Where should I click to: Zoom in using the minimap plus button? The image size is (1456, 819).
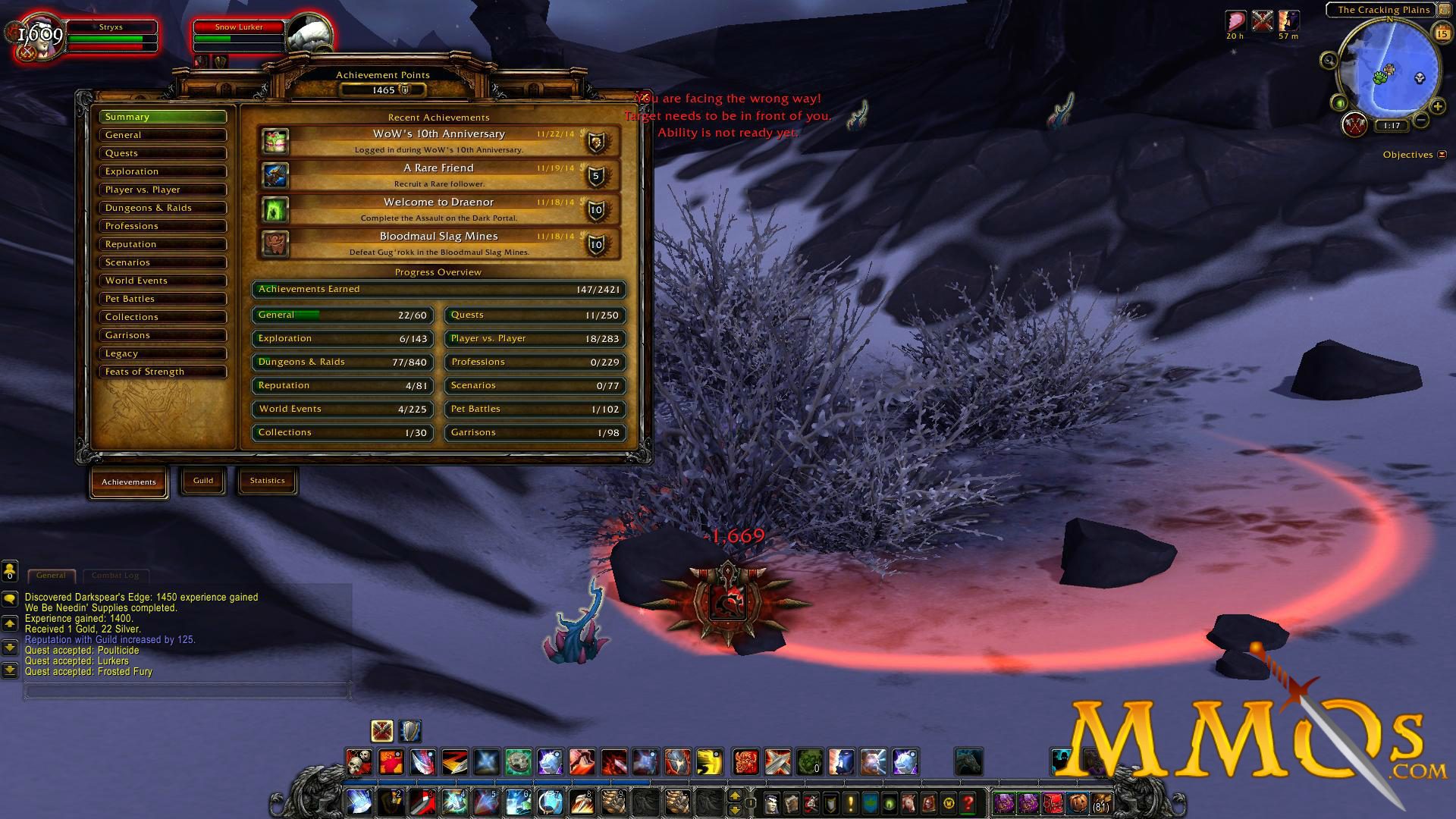(1437, 105)
